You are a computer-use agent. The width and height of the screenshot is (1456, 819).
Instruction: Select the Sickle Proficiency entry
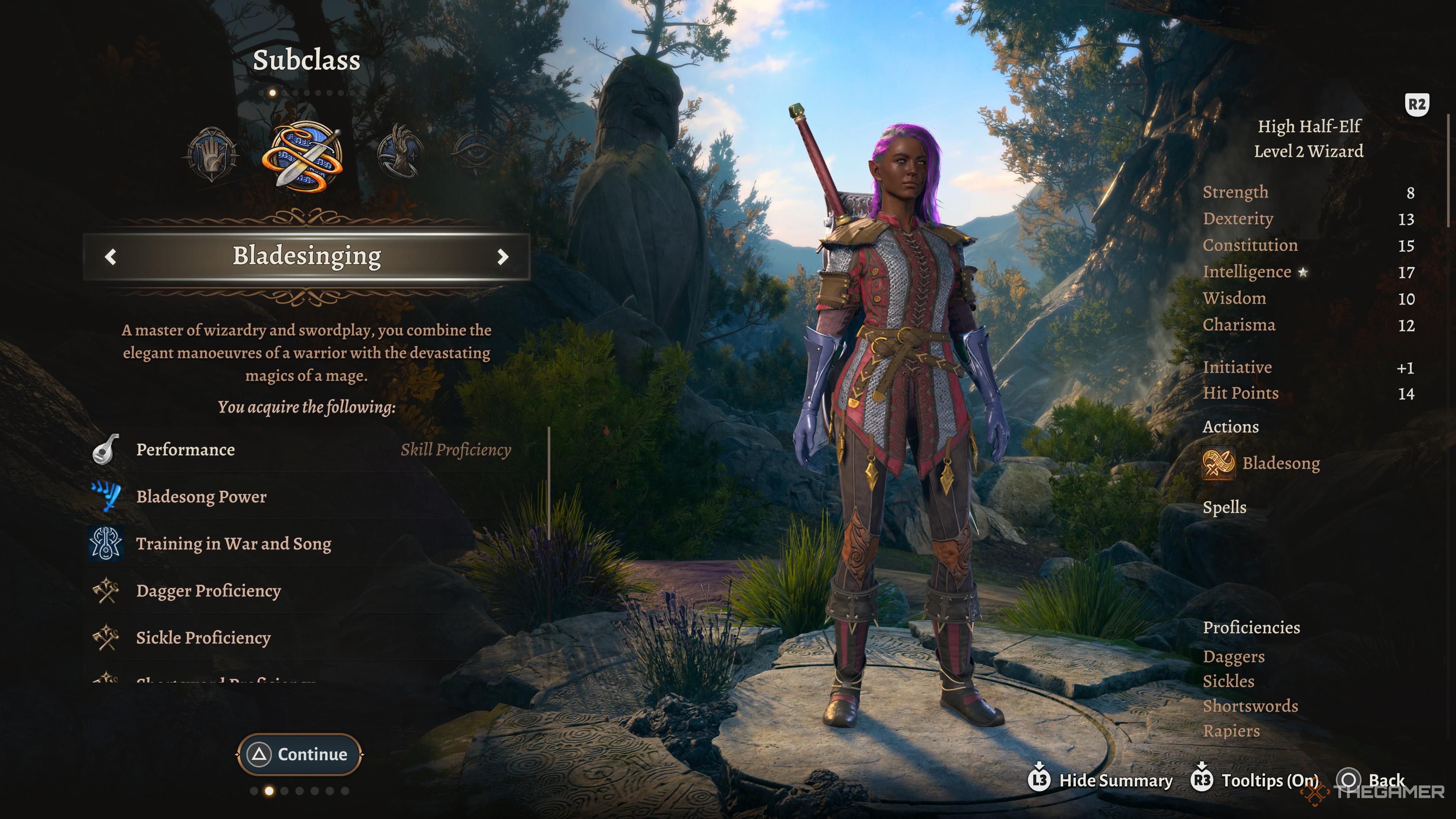[x=203, y=637]
